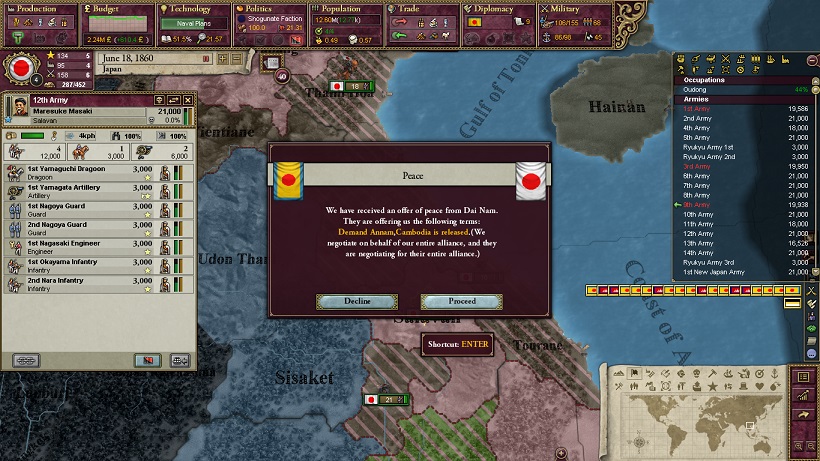820x461 pixels.
Task: Close the 12th Army panel
Action: (x=188, y=100)
